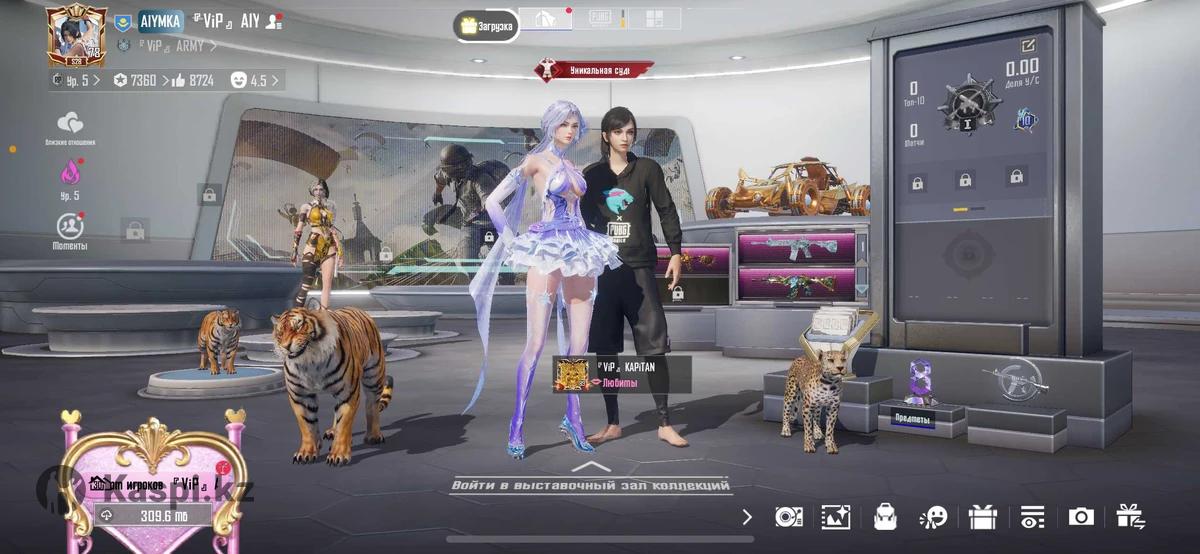Enter the collection exhibition hall

[590, 485]
